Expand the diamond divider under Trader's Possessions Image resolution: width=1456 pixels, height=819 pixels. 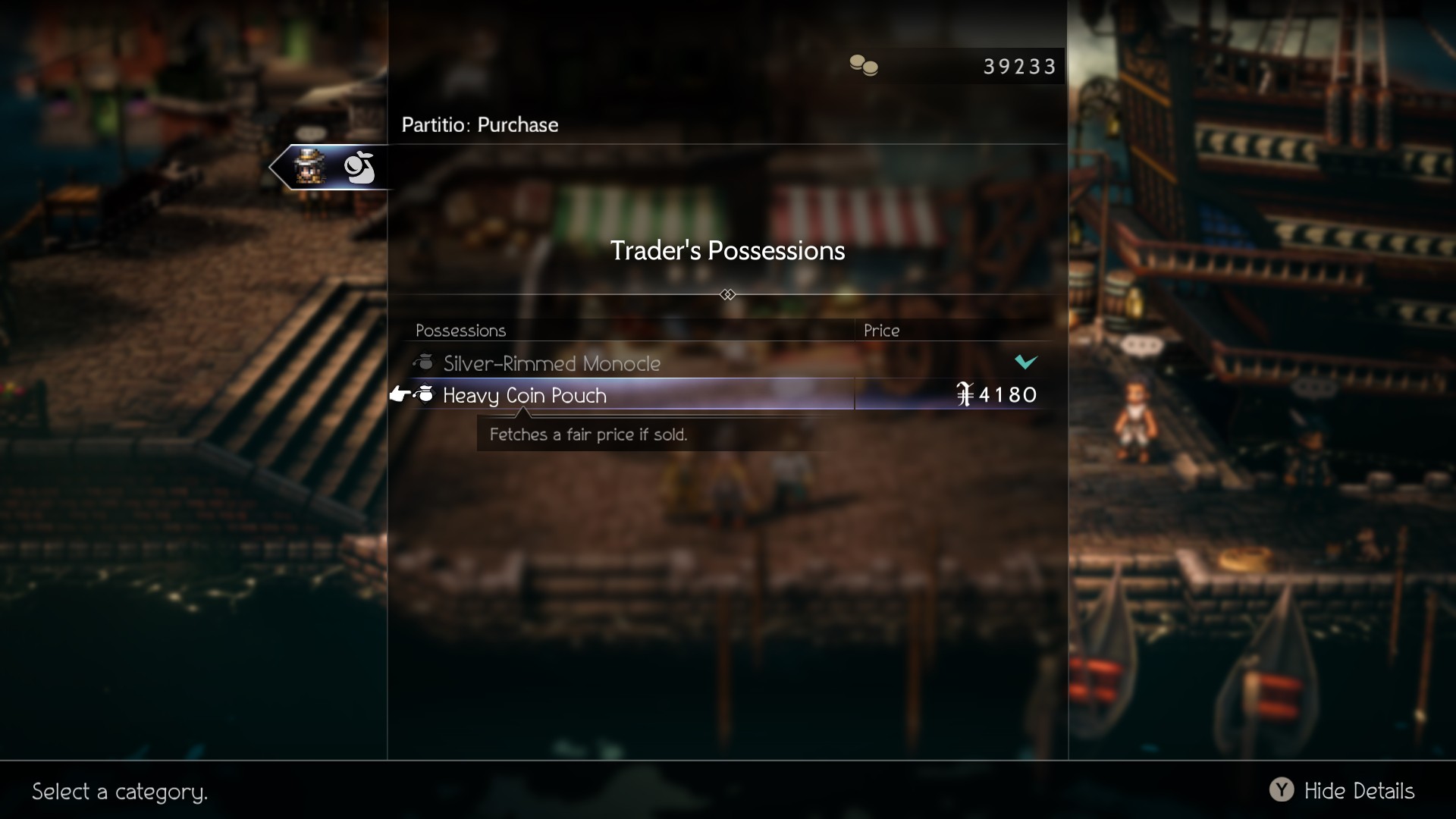[x=728, y=294]
